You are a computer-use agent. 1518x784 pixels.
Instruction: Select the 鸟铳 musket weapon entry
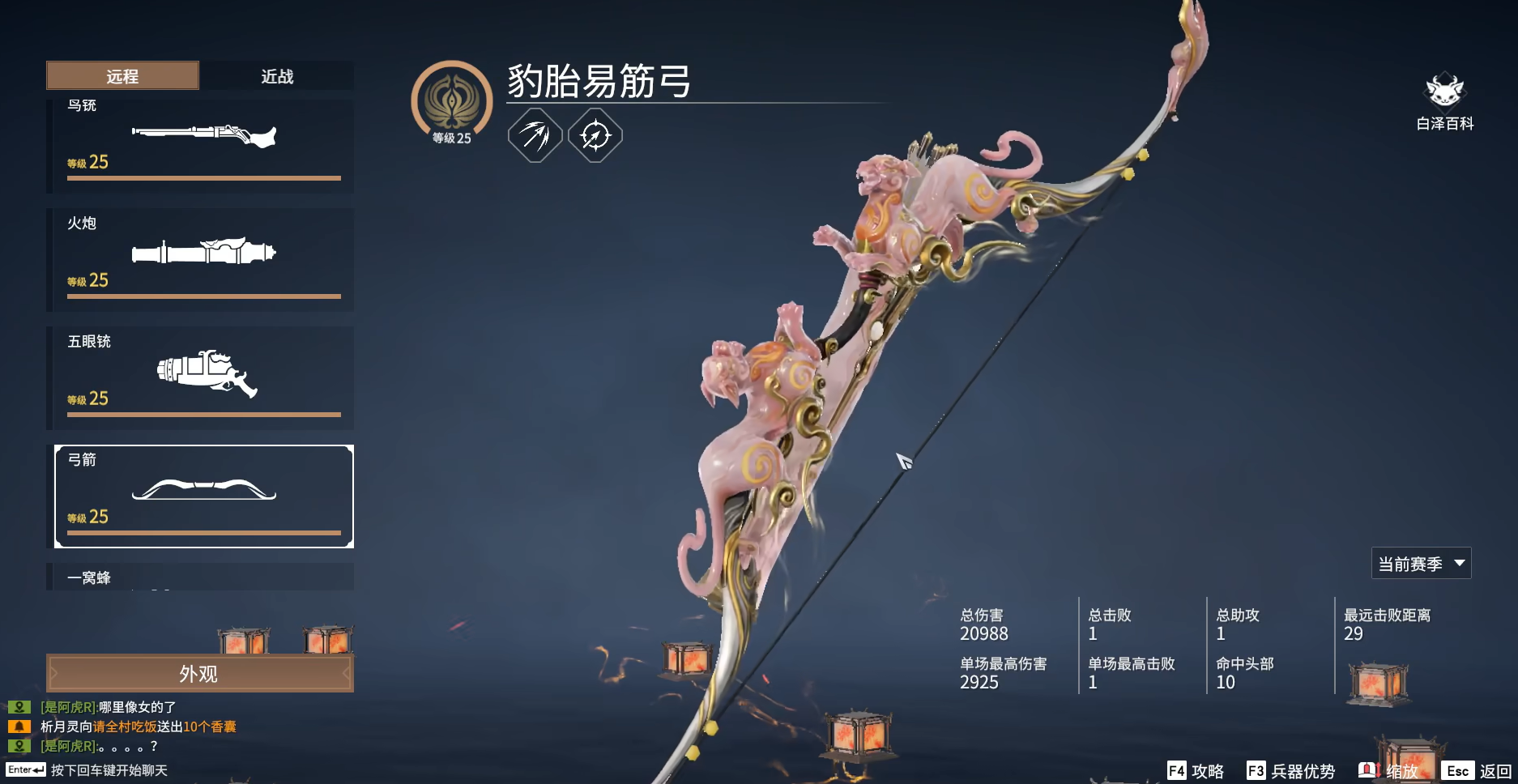coord(203,143)
